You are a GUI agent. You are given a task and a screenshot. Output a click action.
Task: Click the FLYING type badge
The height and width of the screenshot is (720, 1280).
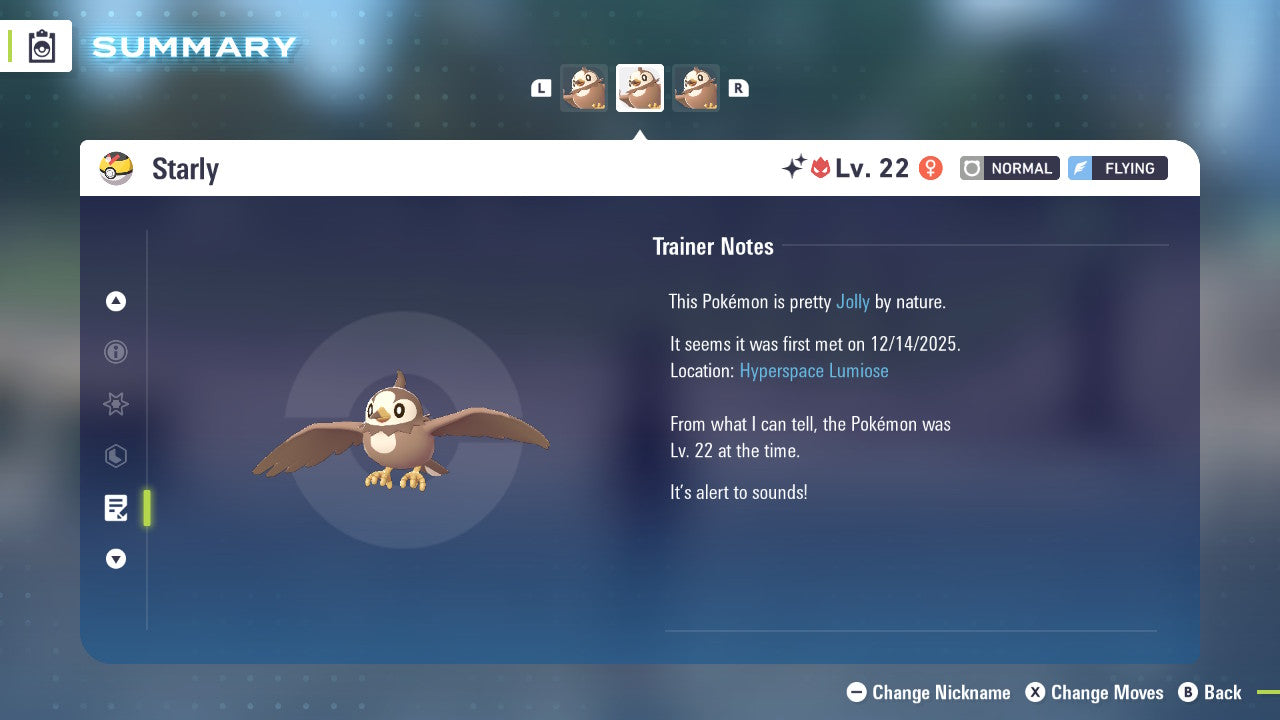tap(1117, 168)
